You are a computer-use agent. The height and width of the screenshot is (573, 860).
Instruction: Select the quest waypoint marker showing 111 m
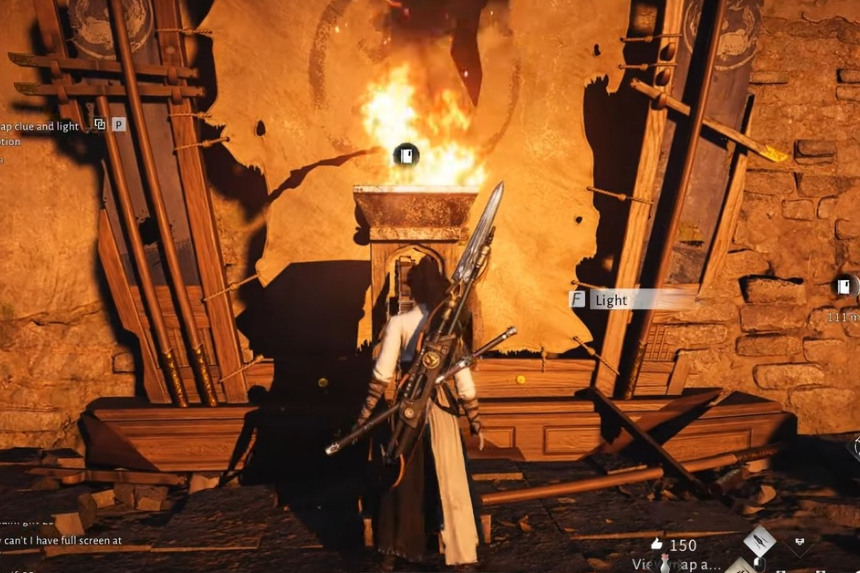[x=845, y=288]
